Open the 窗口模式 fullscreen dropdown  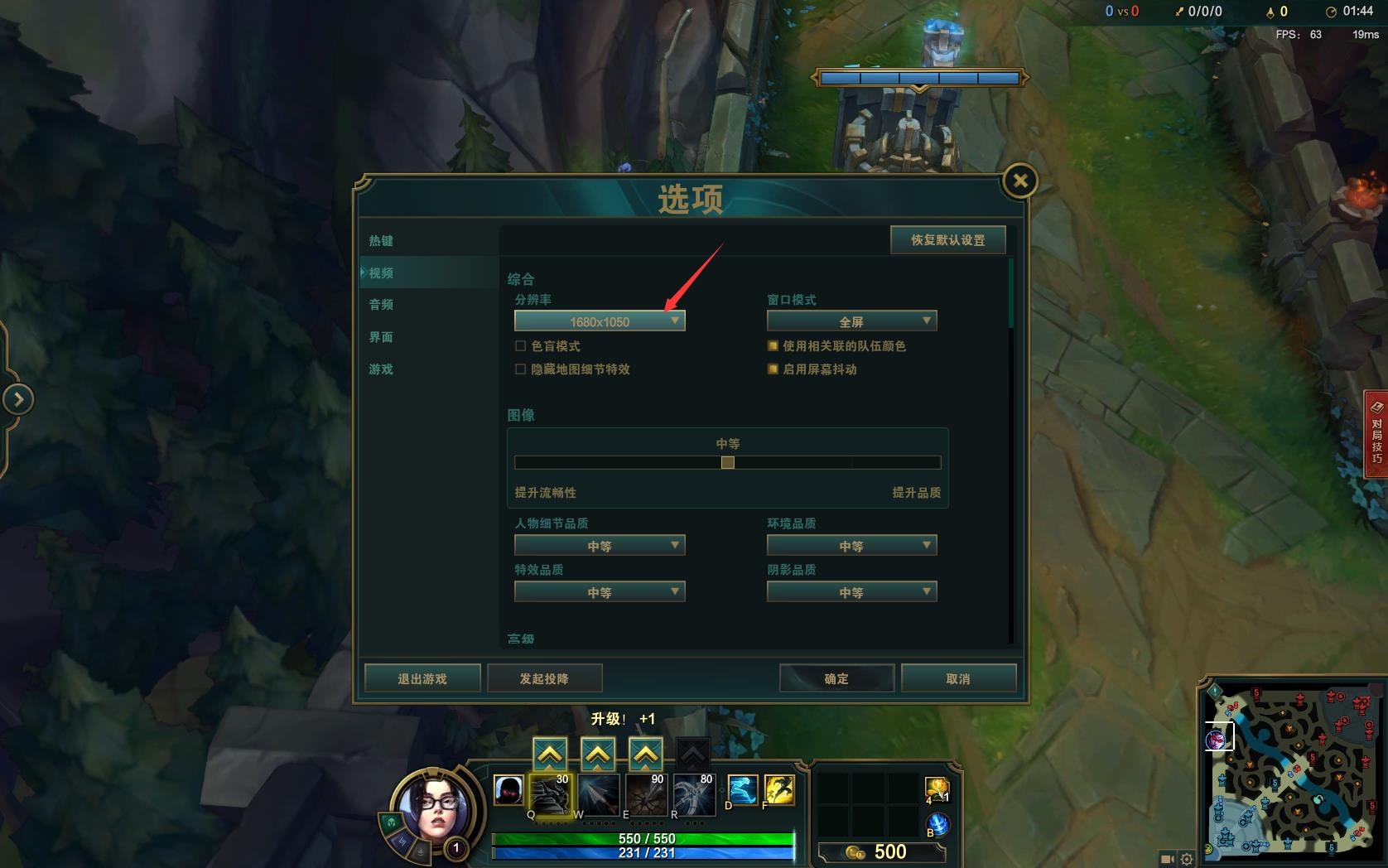point(851,321)
